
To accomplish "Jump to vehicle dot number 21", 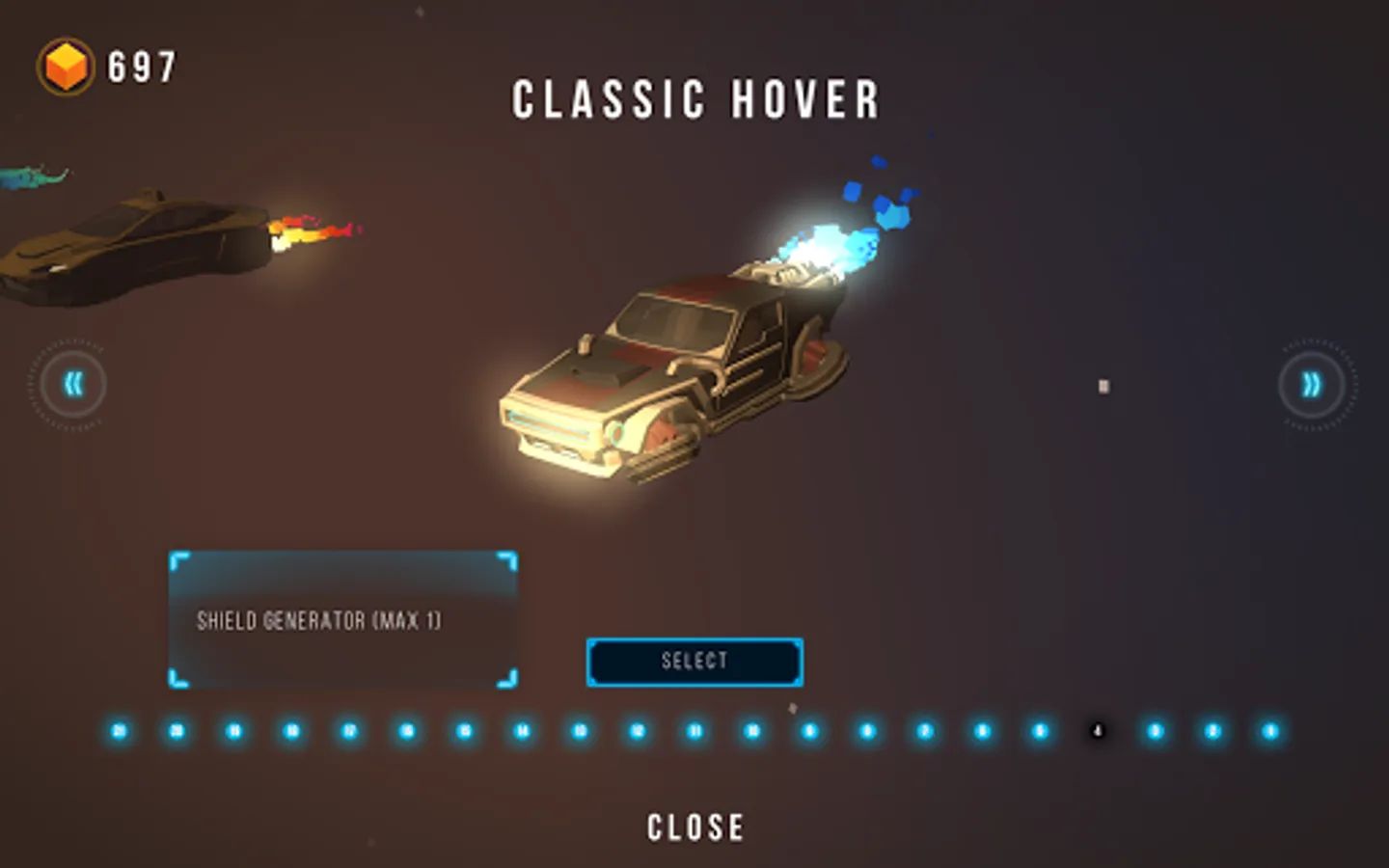I will pyautogui.click(x=120, y=731).
